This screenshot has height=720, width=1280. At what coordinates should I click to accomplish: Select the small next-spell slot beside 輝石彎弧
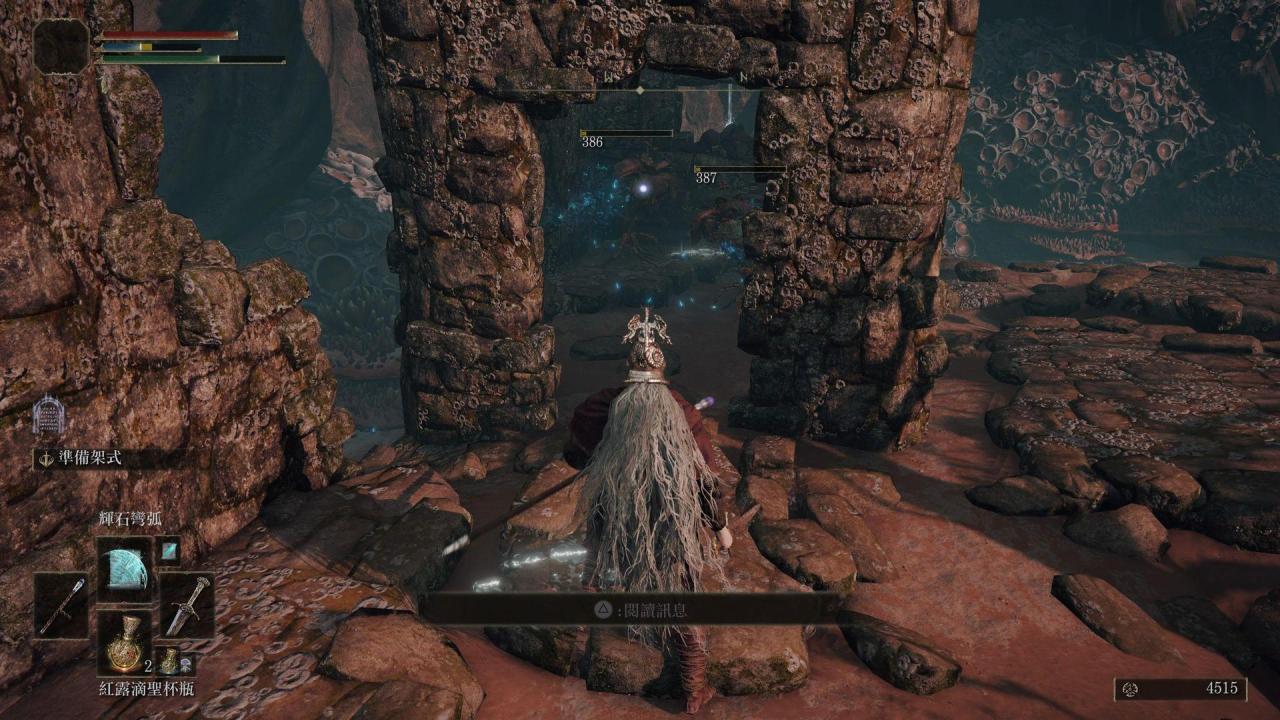click(x=168, y=549)
